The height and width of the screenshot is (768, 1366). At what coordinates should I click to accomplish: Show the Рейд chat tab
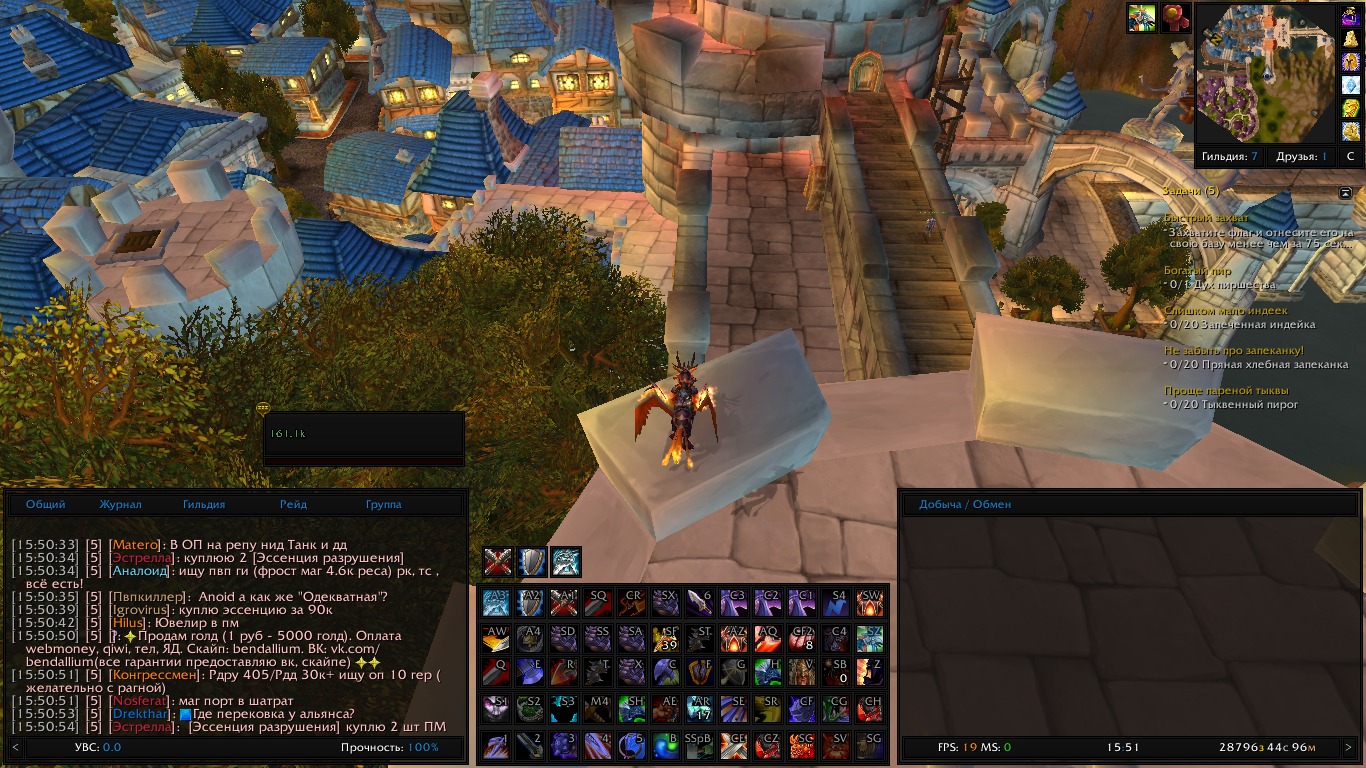293,505
